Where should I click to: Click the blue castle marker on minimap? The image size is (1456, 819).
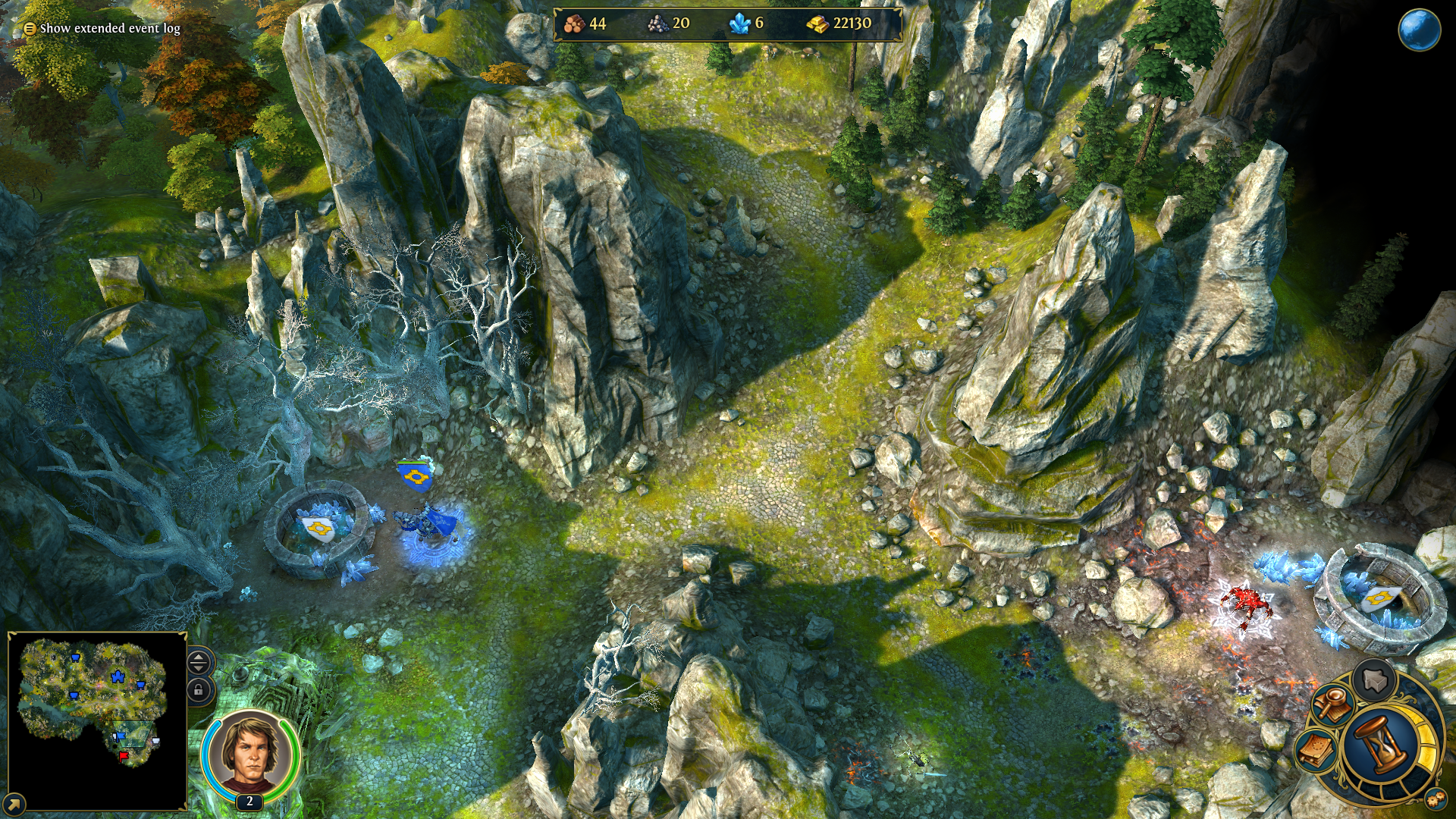click(x=118, y=676)
